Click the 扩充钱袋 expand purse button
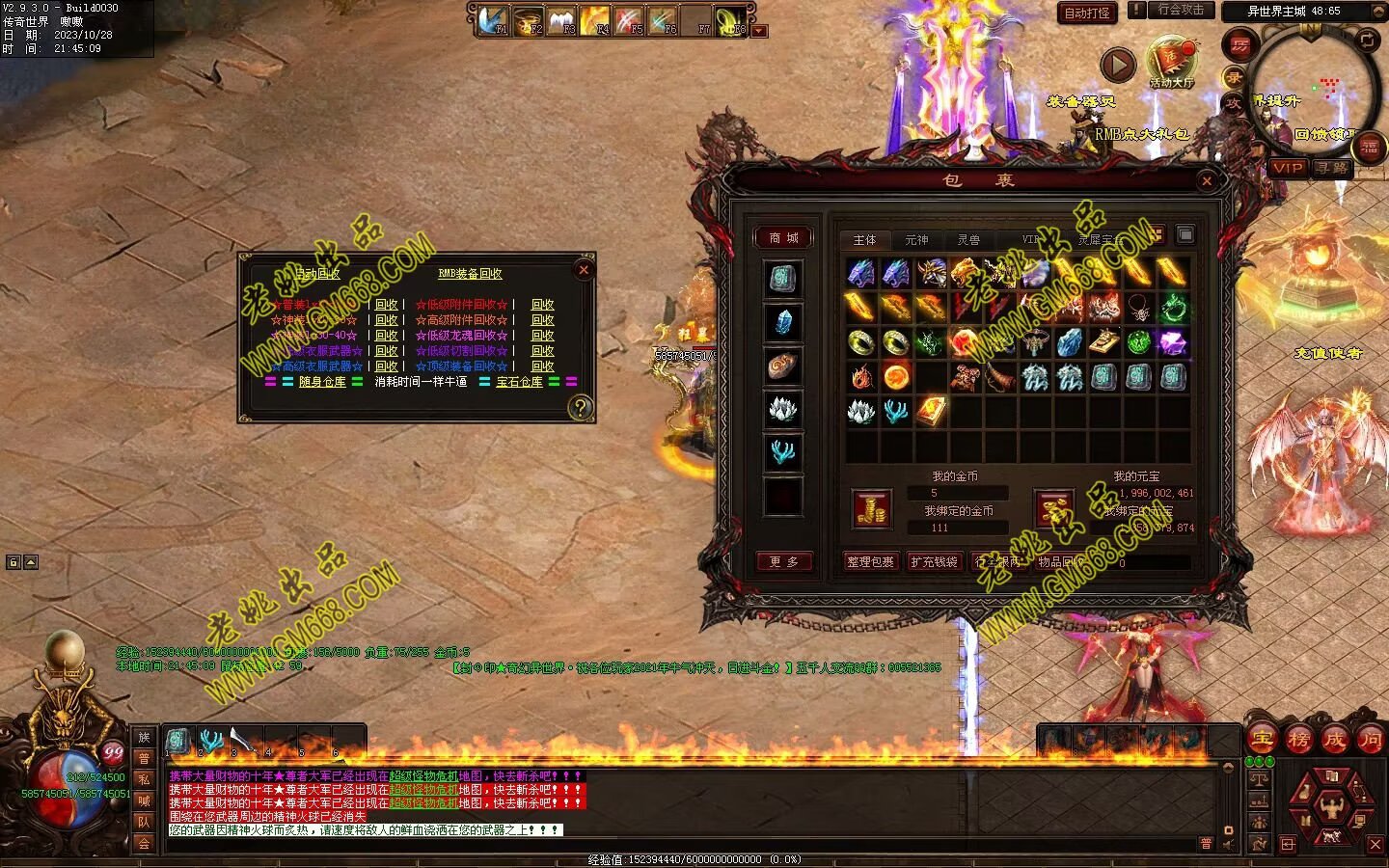This screenshot has width=1389, height=868. pos(934,561)
